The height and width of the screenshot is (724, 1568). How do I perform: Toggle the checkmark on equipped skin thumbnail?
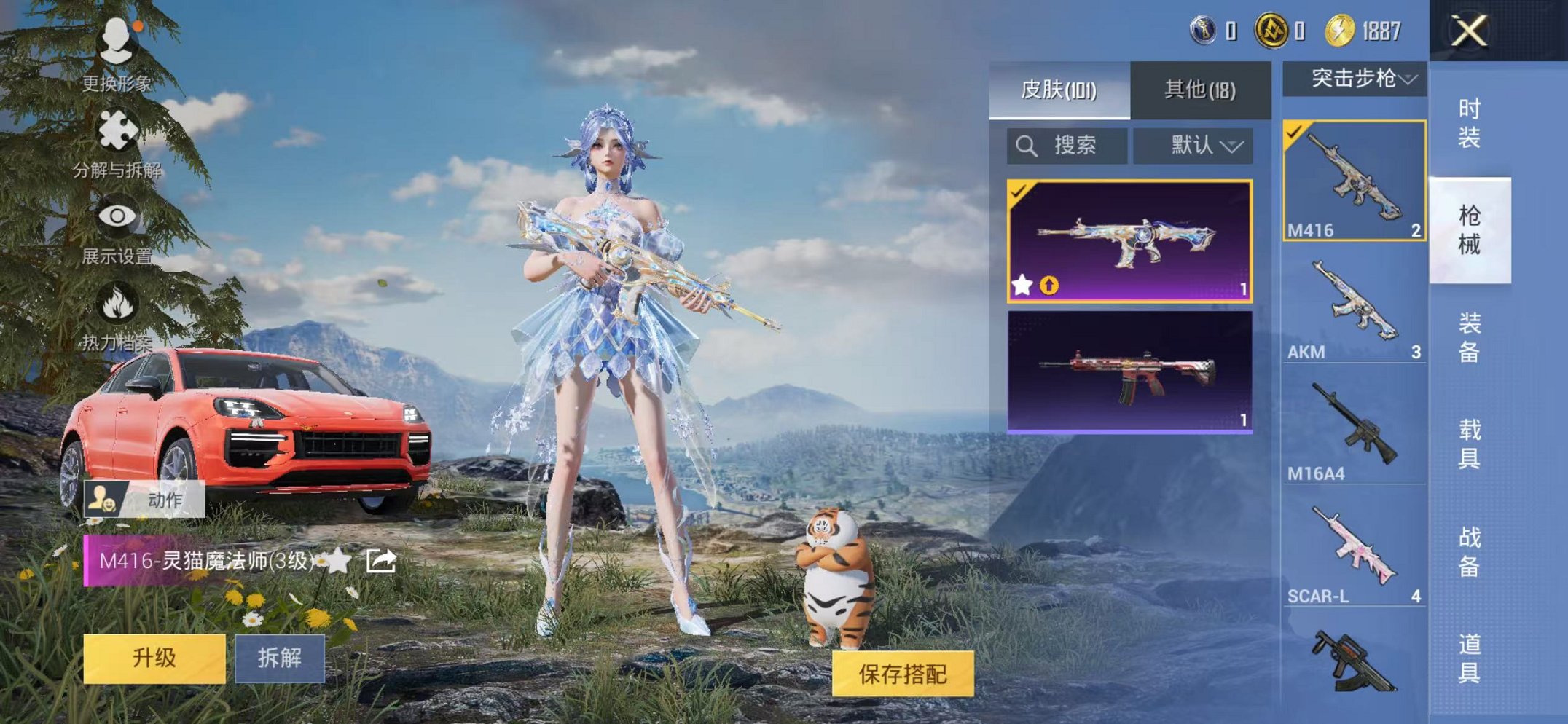1018,191
